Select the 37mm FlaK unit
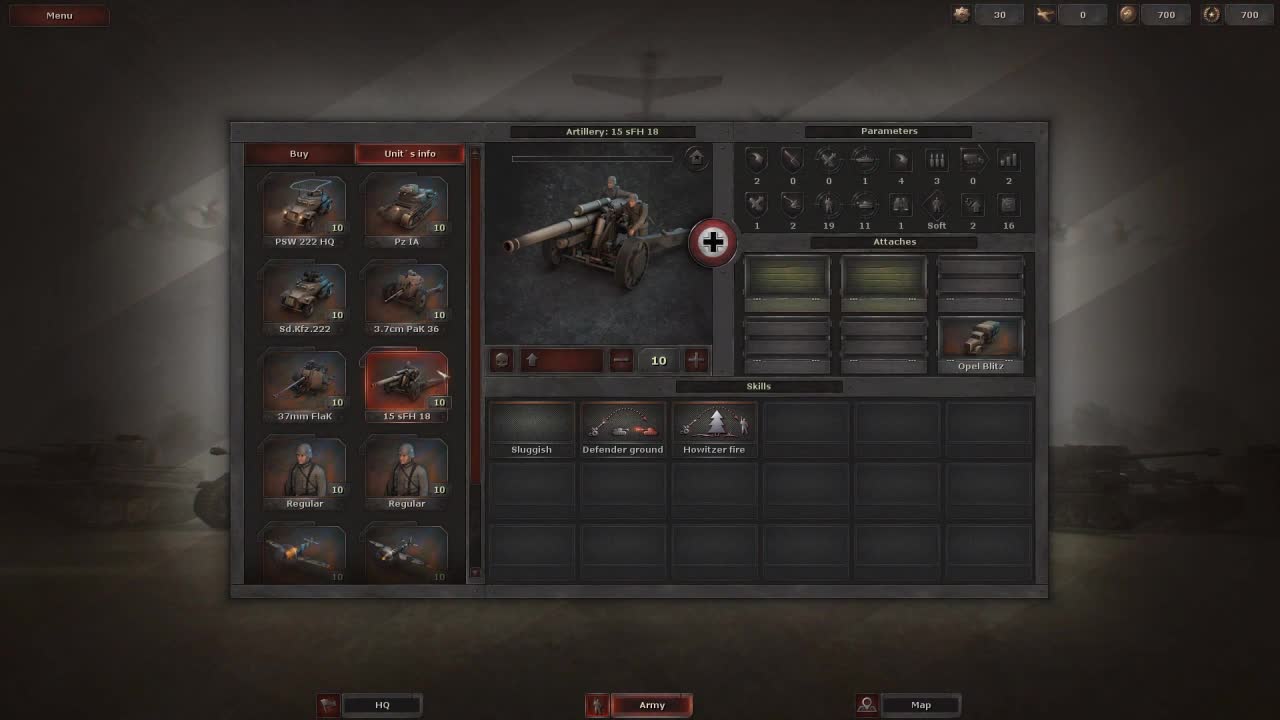 (304, 381)
